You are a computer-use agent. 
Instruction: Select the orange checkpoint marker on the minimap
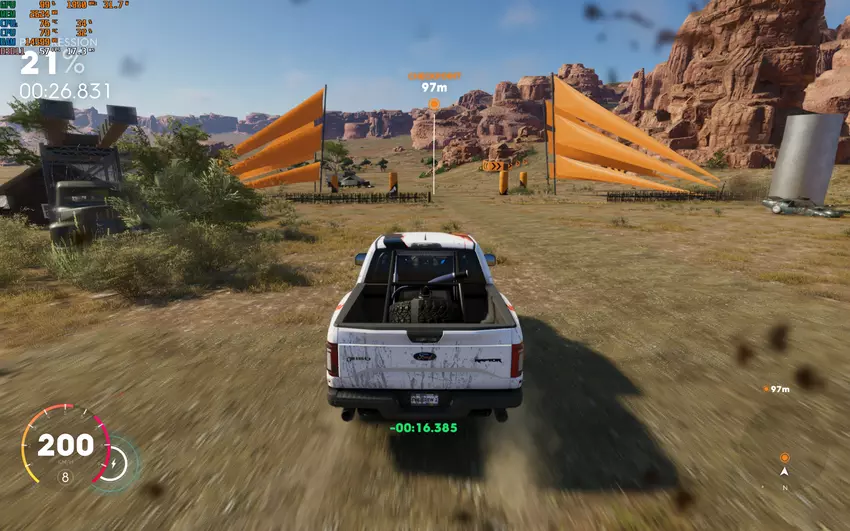784,457
